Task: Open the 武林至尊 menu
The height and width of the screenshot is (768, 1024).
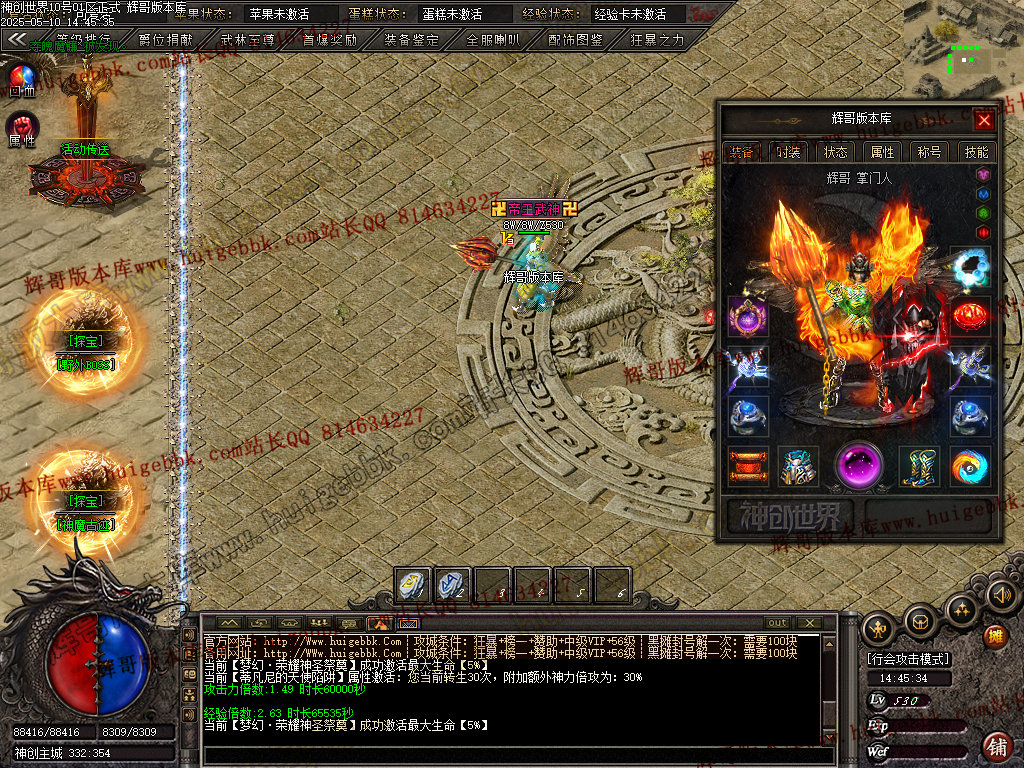Action: point(248,40)
